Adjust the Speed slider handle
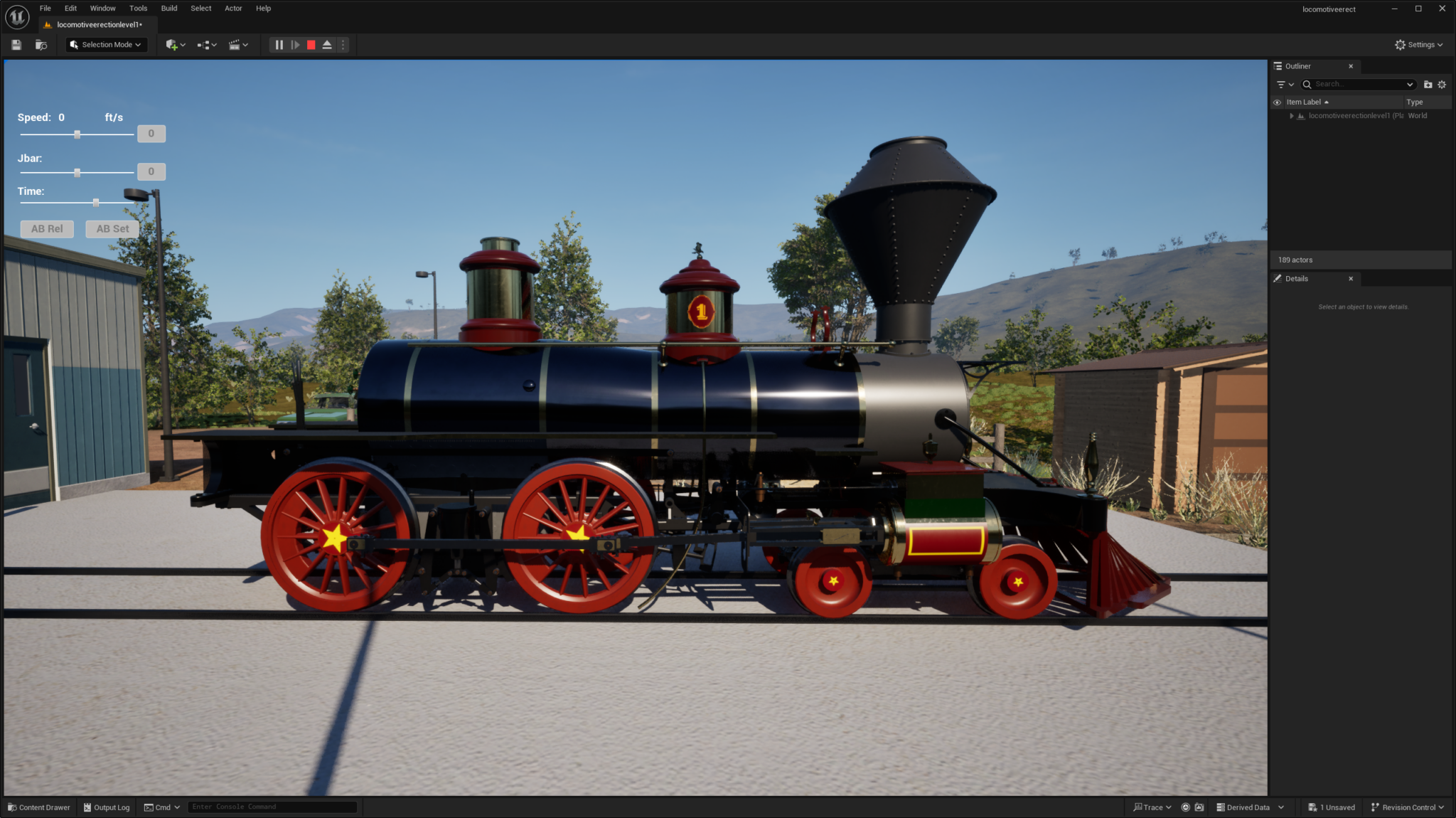This screenshot has height=818, width=1456. 78,133
